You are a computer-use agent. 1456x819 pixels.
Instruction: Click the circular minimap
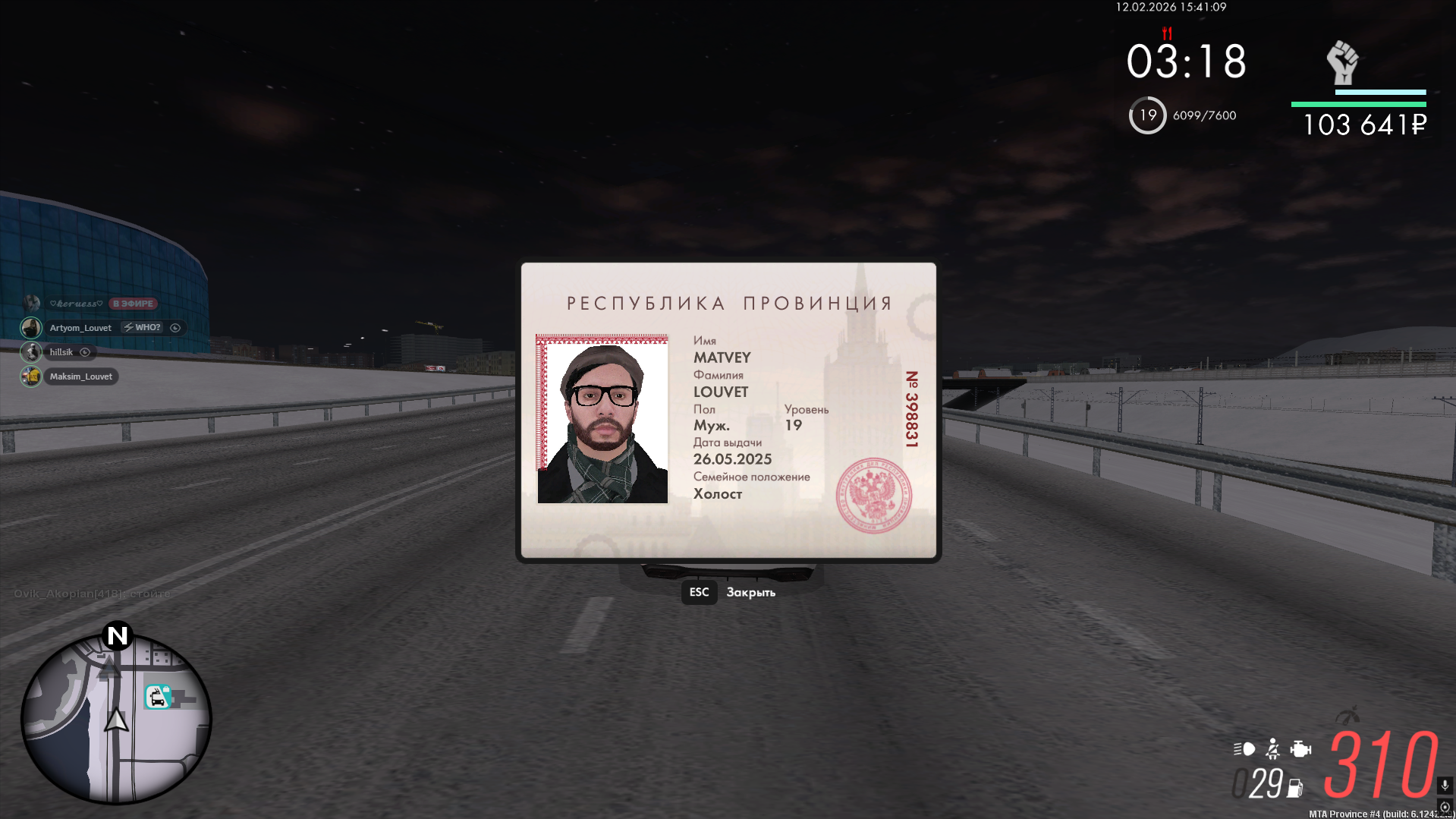[x=116, y=719]
